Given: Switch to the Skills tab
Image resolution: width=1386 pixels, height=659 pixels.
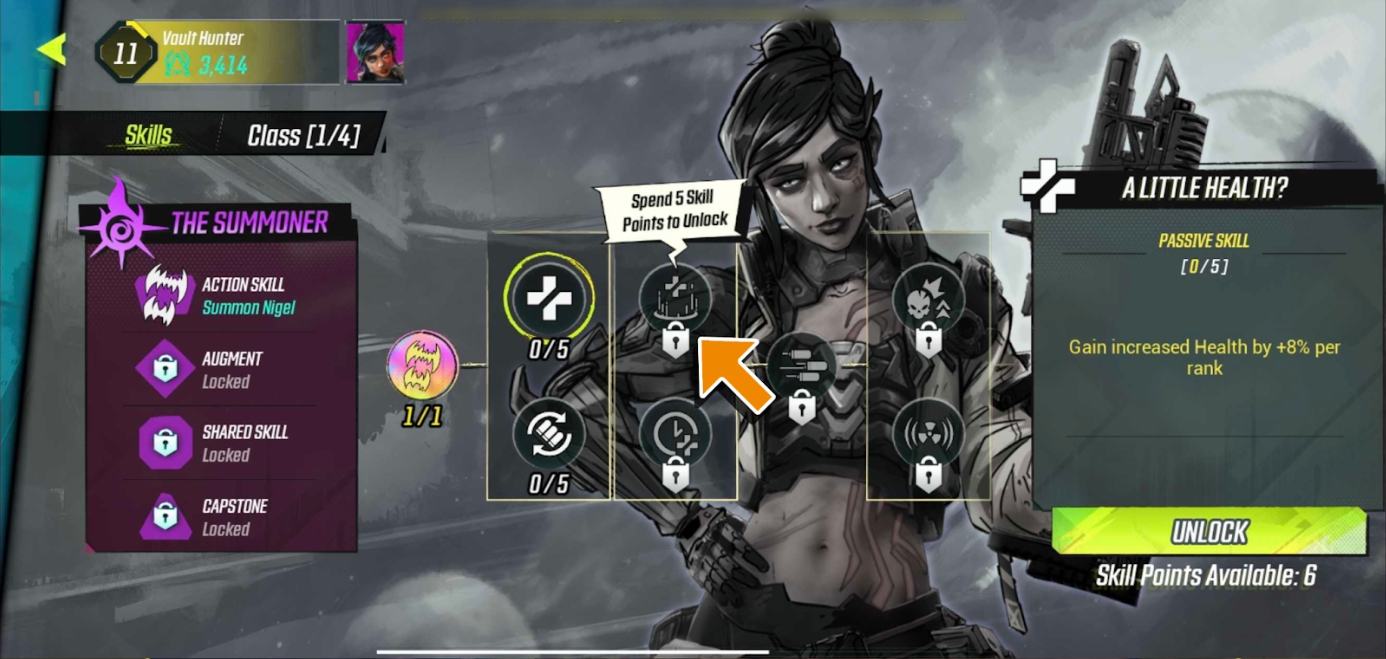Looking at the screenshot, I should click(148, 136).
